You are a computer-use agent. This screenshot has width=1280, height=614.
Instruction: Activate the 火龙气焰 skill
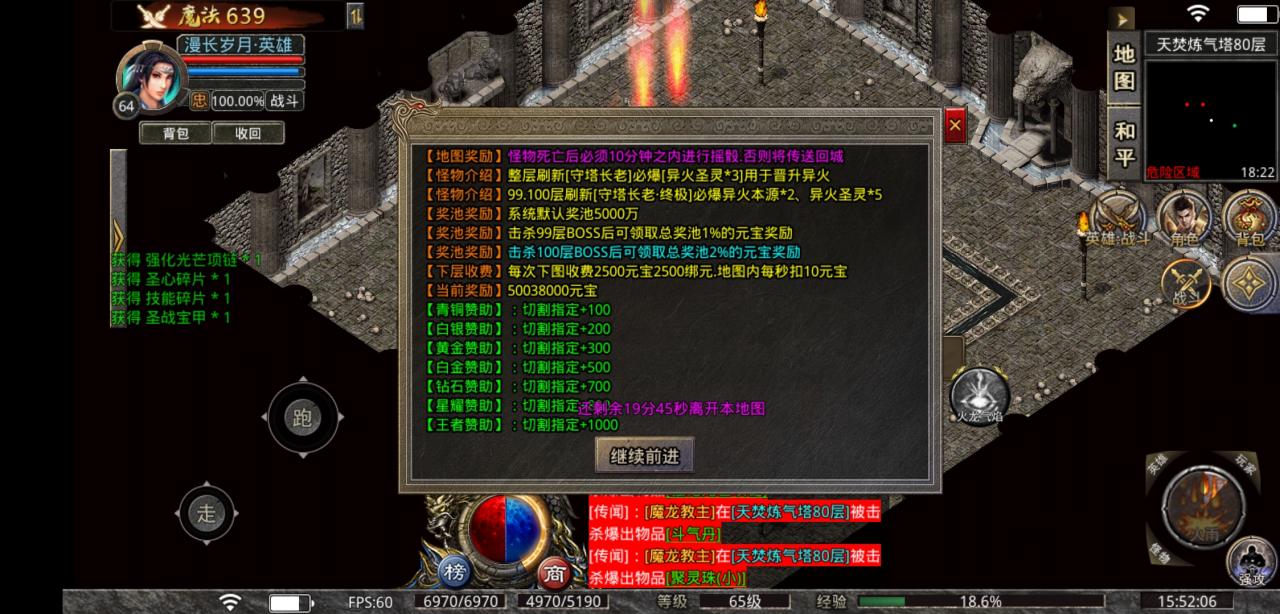pyautogui.click(x=976, y=392)
